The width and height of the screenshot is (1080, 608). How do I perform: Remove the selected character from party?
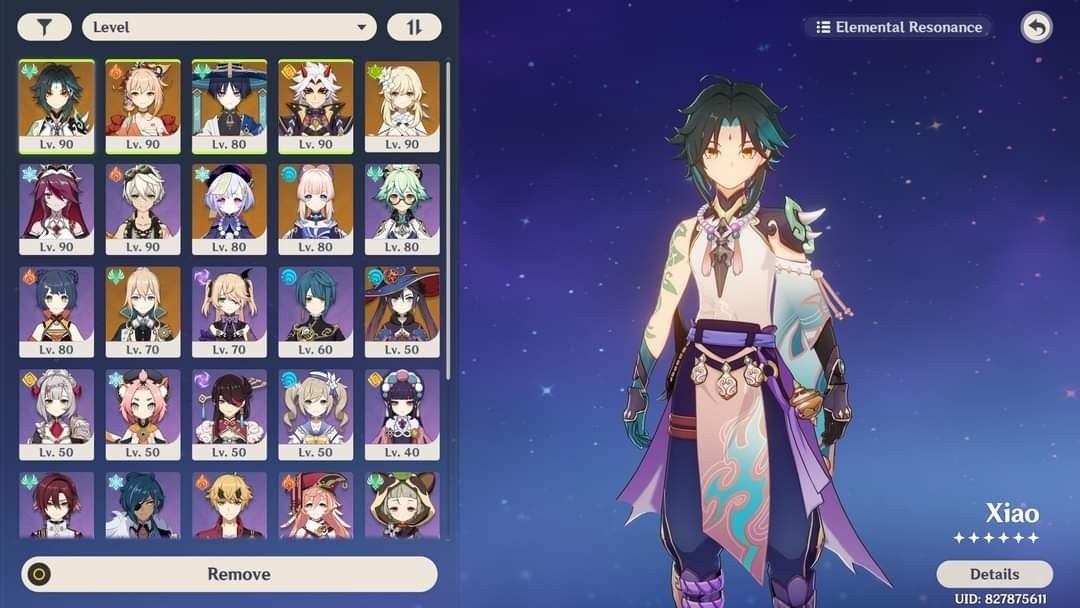click(x=229, y=574)
